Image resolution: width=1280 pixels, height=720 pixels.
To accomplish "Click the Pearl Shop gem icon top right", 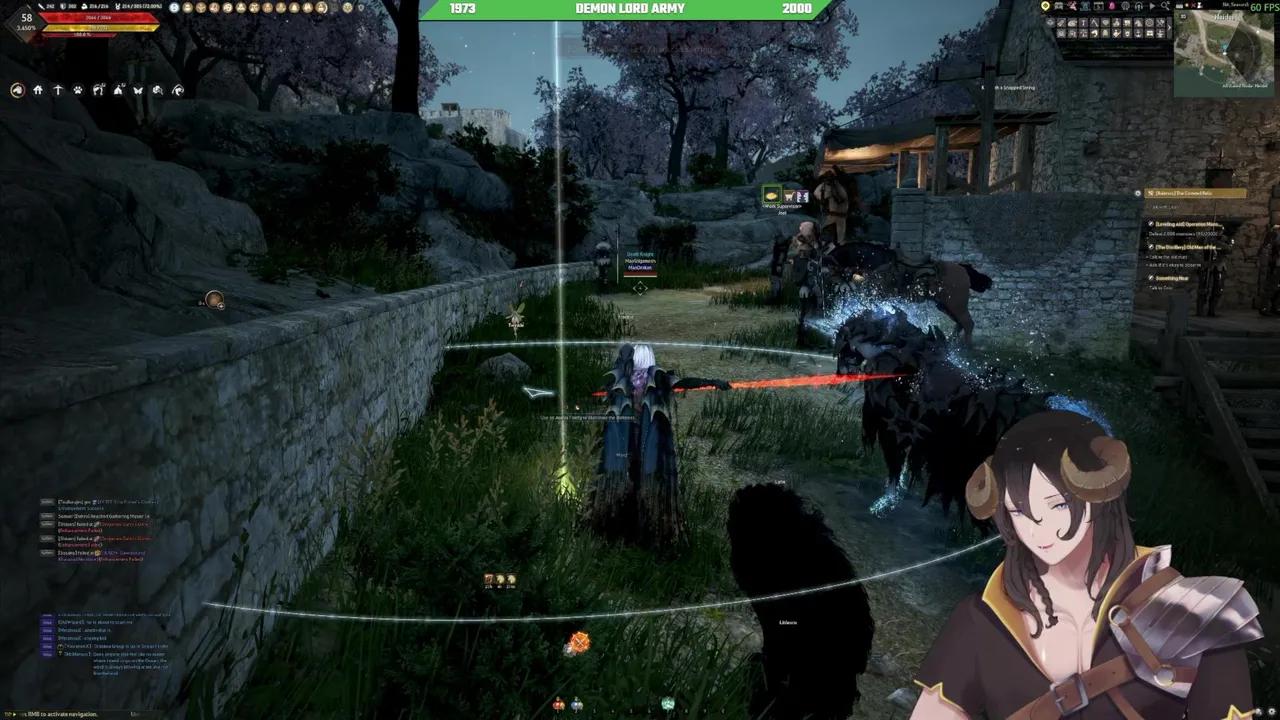I will pos(1110,6).
